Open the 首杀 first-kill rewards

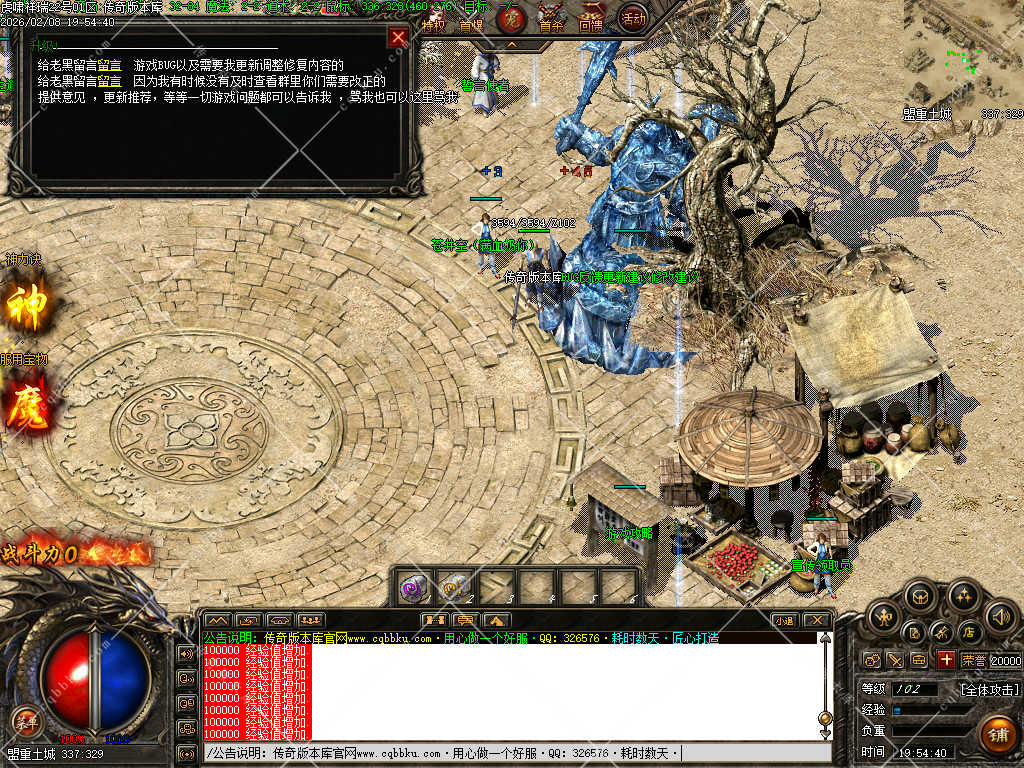pos(551,20)
